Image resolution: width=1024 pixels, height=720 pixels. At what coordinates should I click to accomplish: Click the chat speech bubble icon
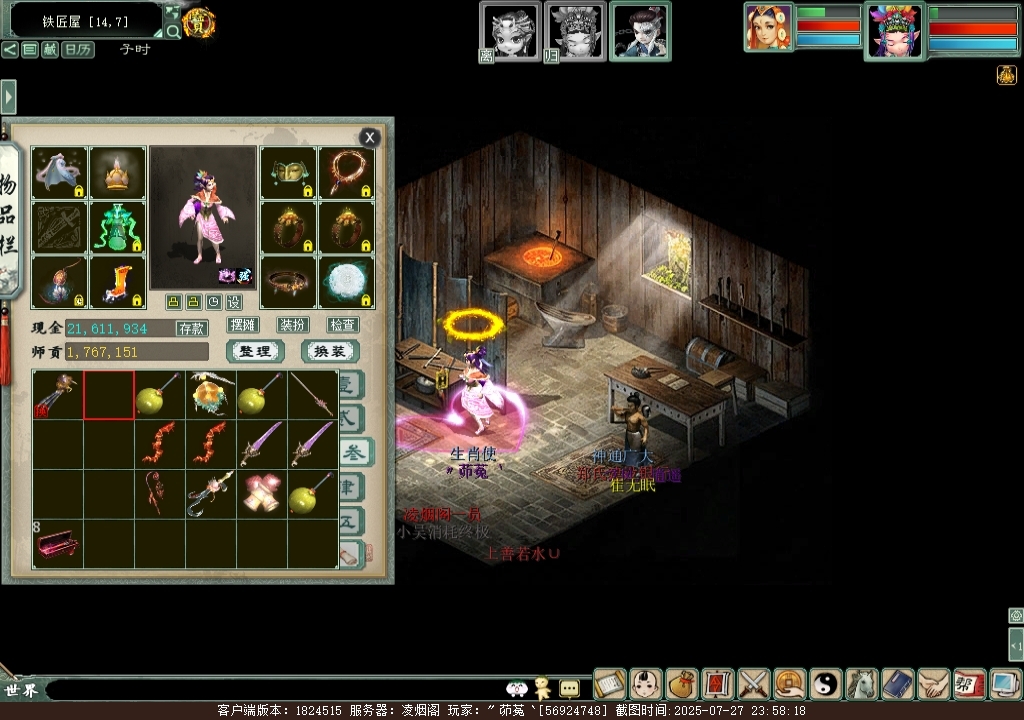point(569,688)
